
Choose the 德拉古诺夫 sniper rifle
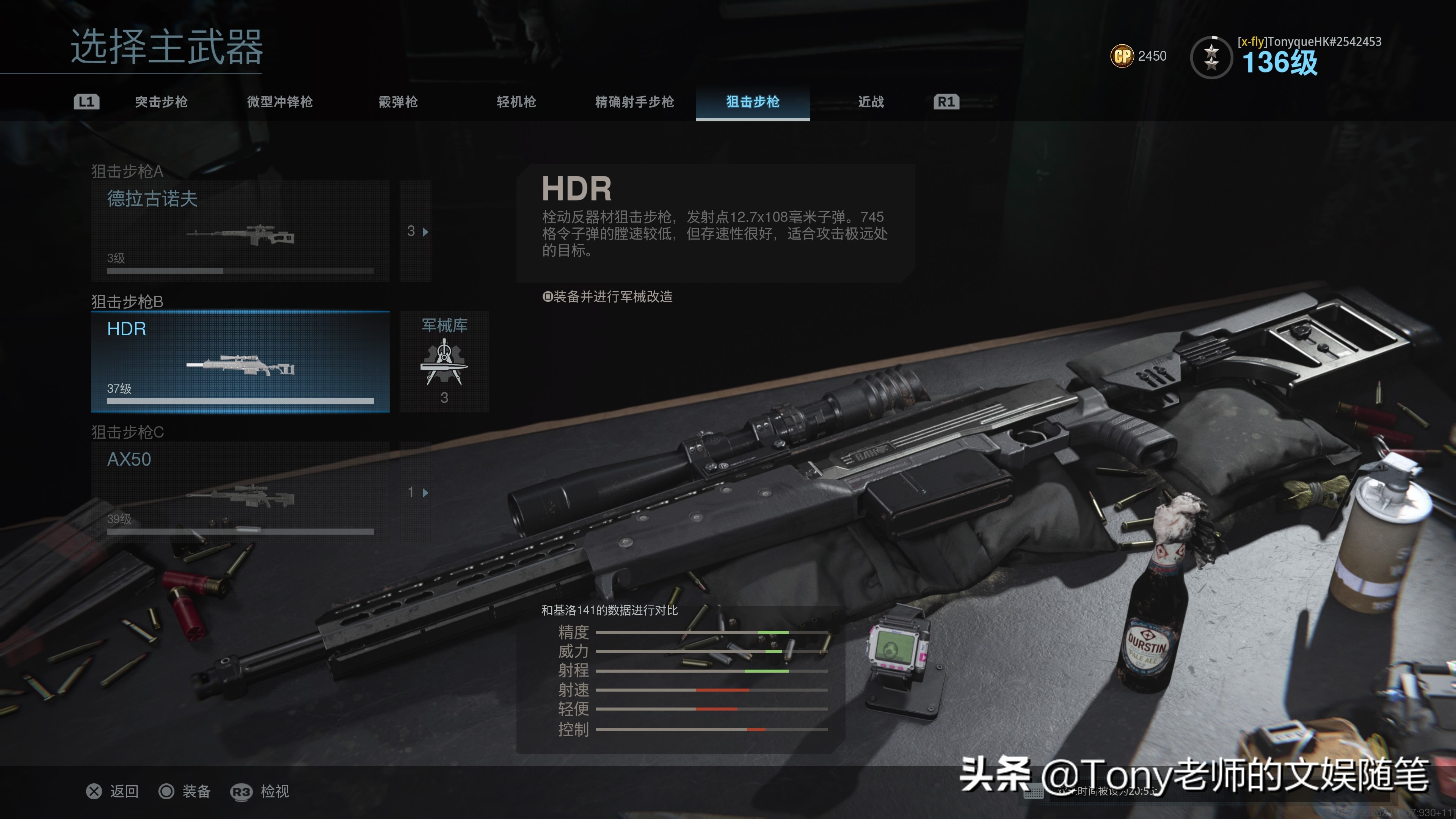pos(240,231)
